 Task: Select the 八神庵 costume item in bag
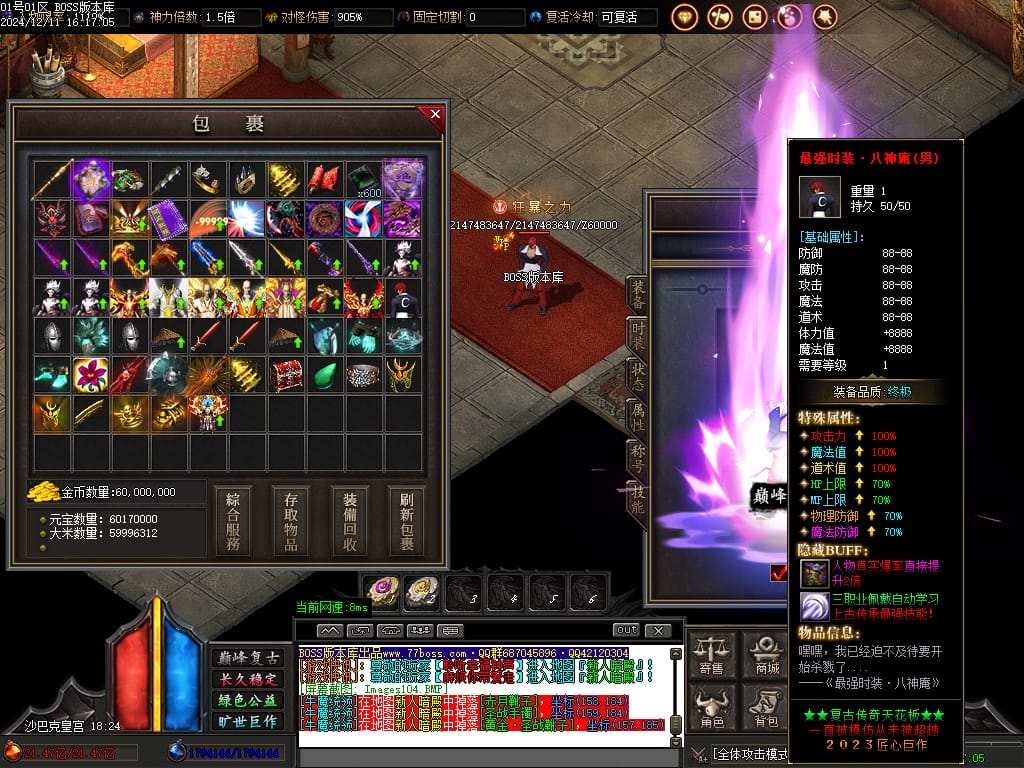point(403,297)
